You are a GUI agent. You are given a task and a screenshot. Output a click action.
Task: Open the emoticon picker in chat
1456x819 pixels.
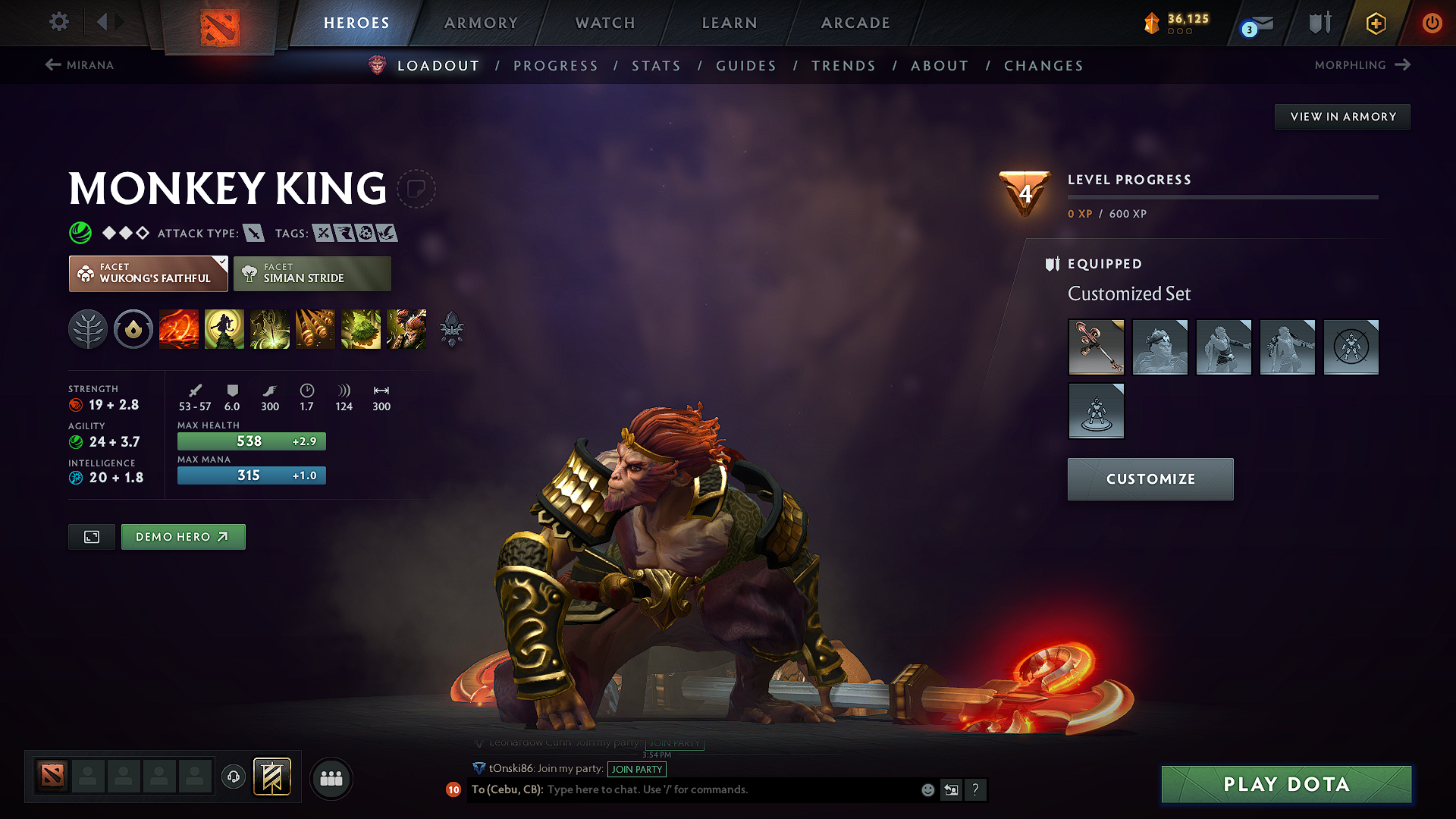[927, 789]
